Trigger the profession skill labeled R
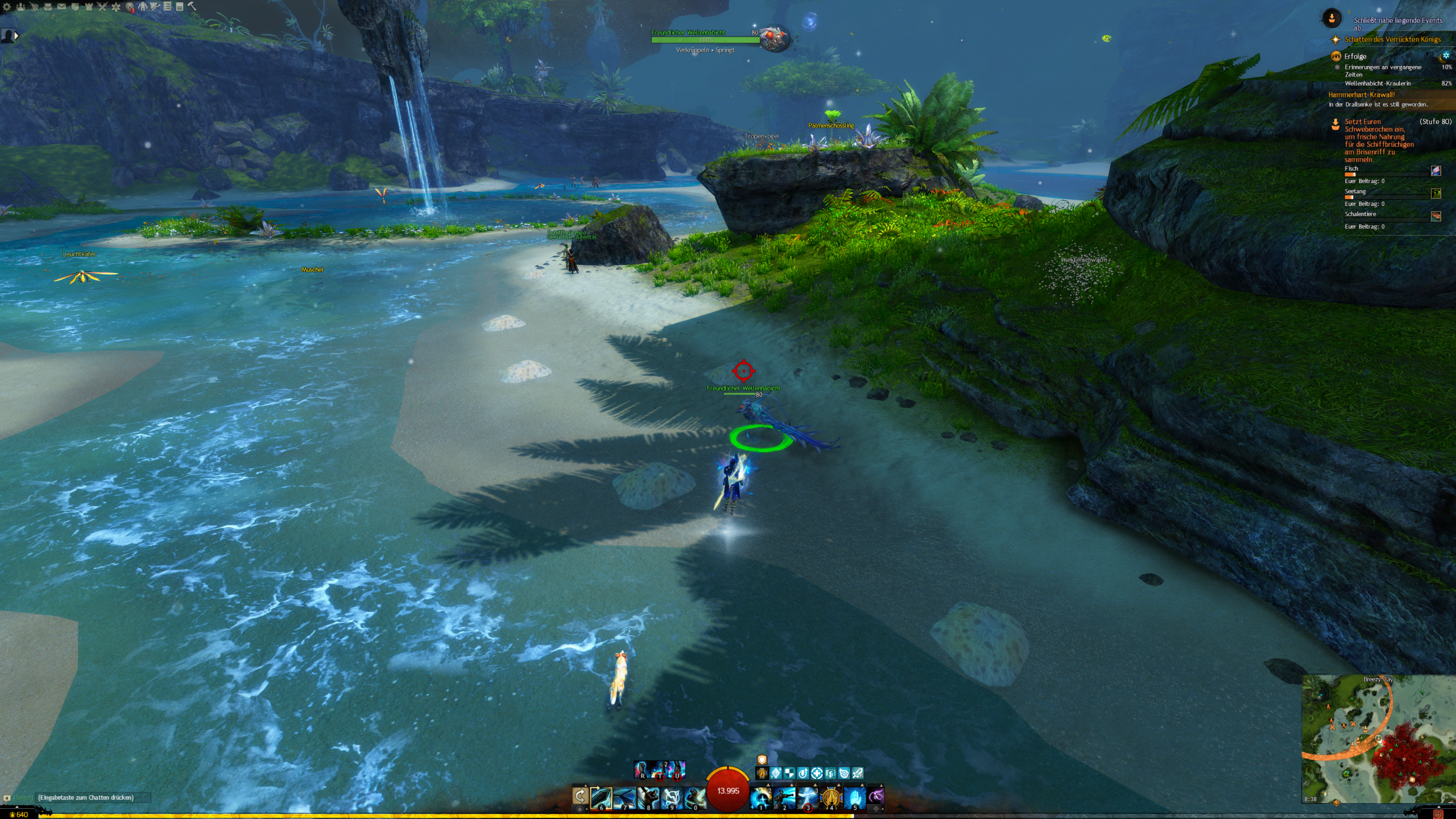Image resolution: width=1456 pixels, height=819 pixels. (x=642, y=770)
